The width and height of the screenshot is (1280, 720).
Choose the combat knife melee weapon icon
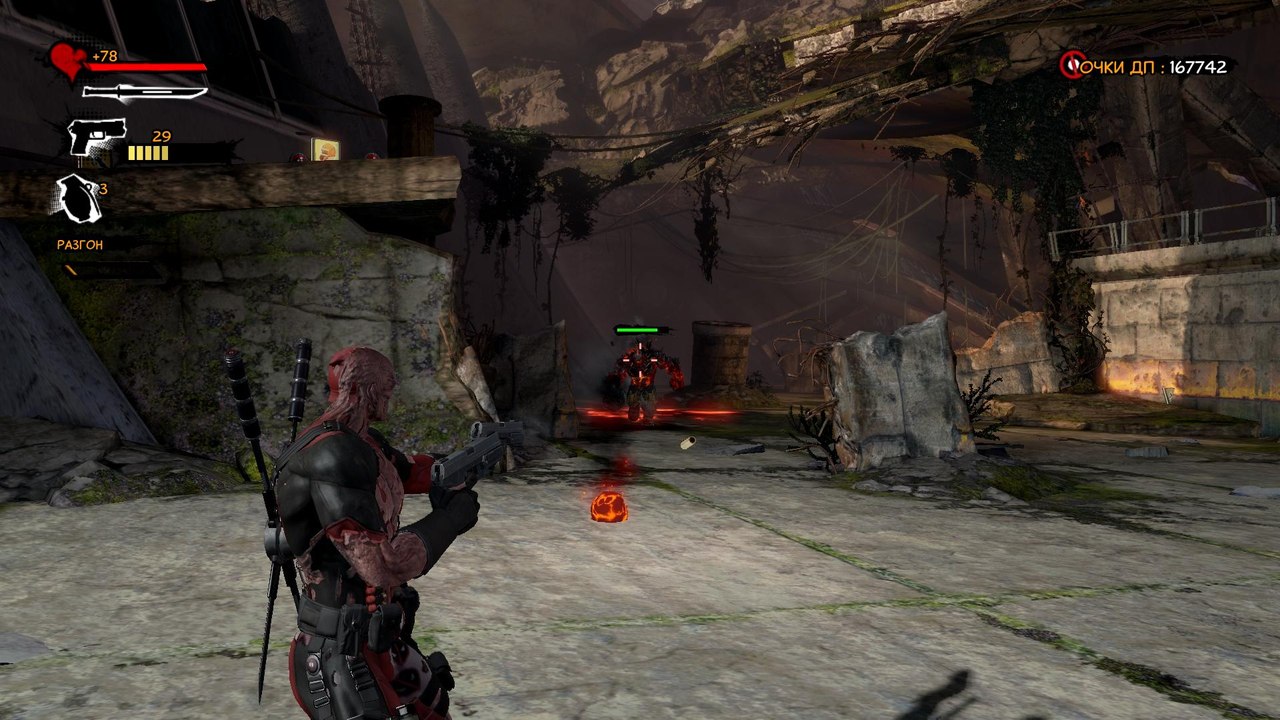144,93
